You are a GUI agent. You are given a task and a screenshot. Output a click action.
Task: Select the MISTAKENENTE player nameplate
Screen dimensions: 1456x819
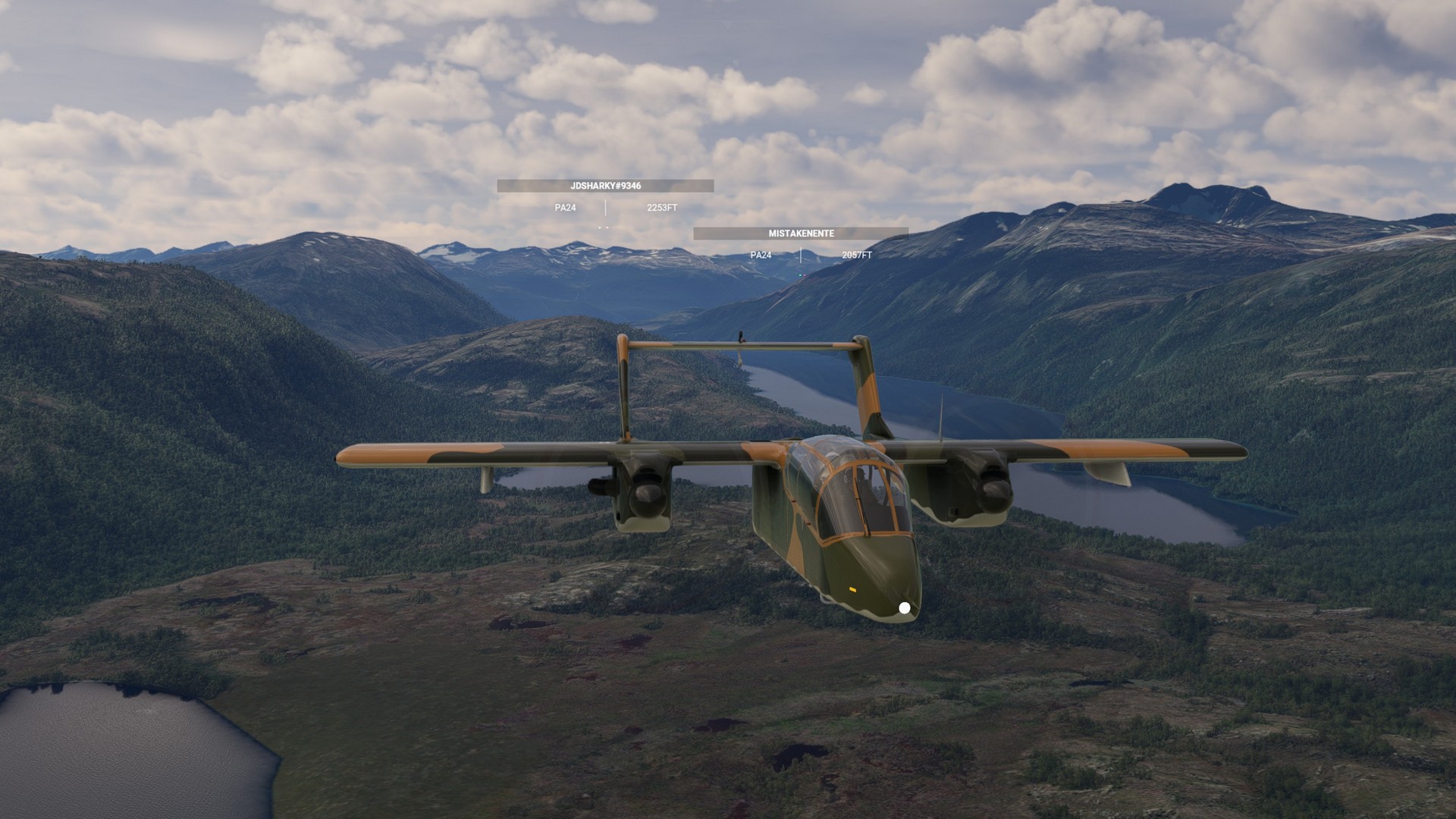point(801,234)
